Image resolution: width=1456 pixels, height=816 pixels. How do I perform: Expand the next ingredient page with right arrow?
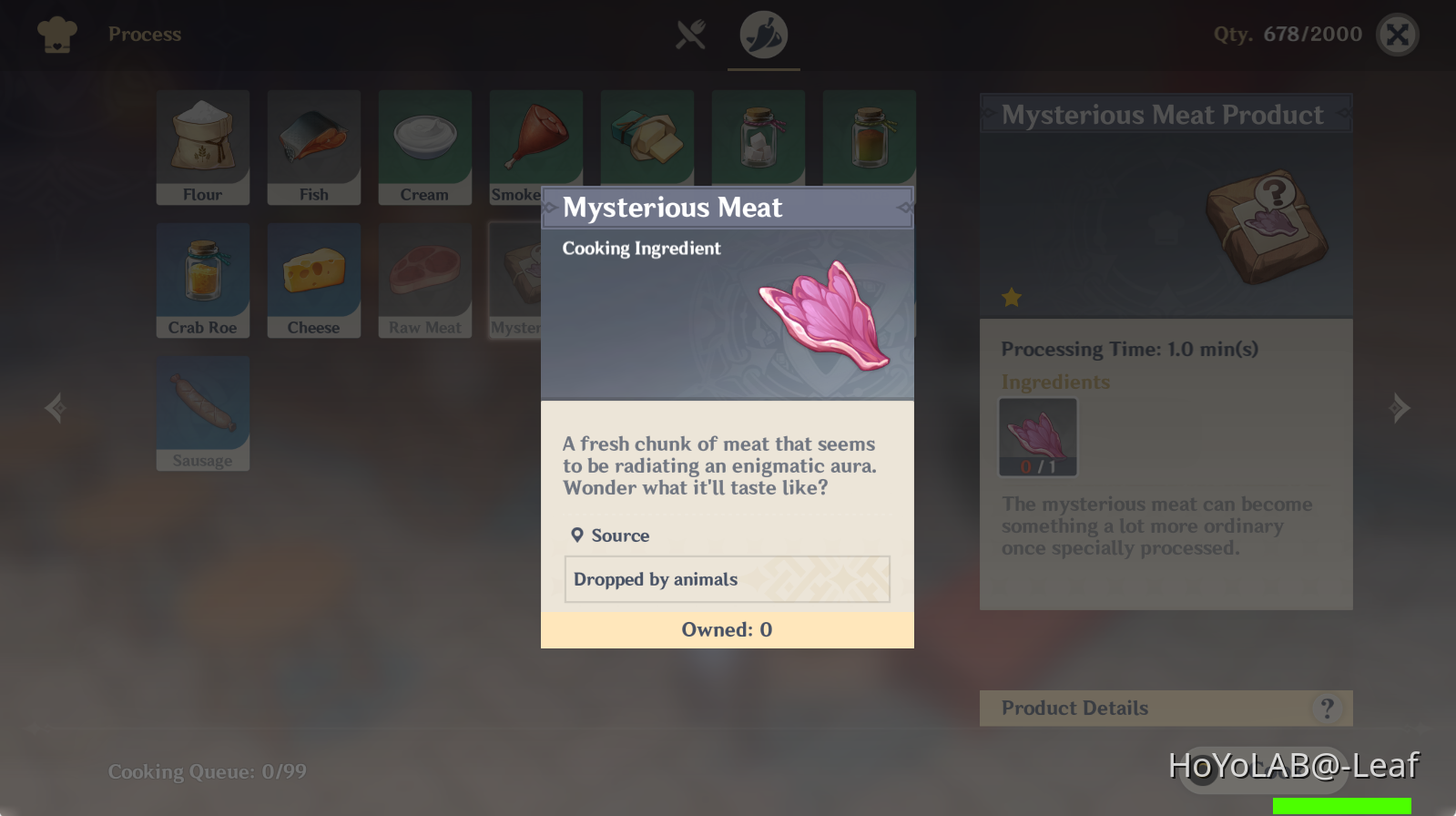click(x=1400, y=407)
